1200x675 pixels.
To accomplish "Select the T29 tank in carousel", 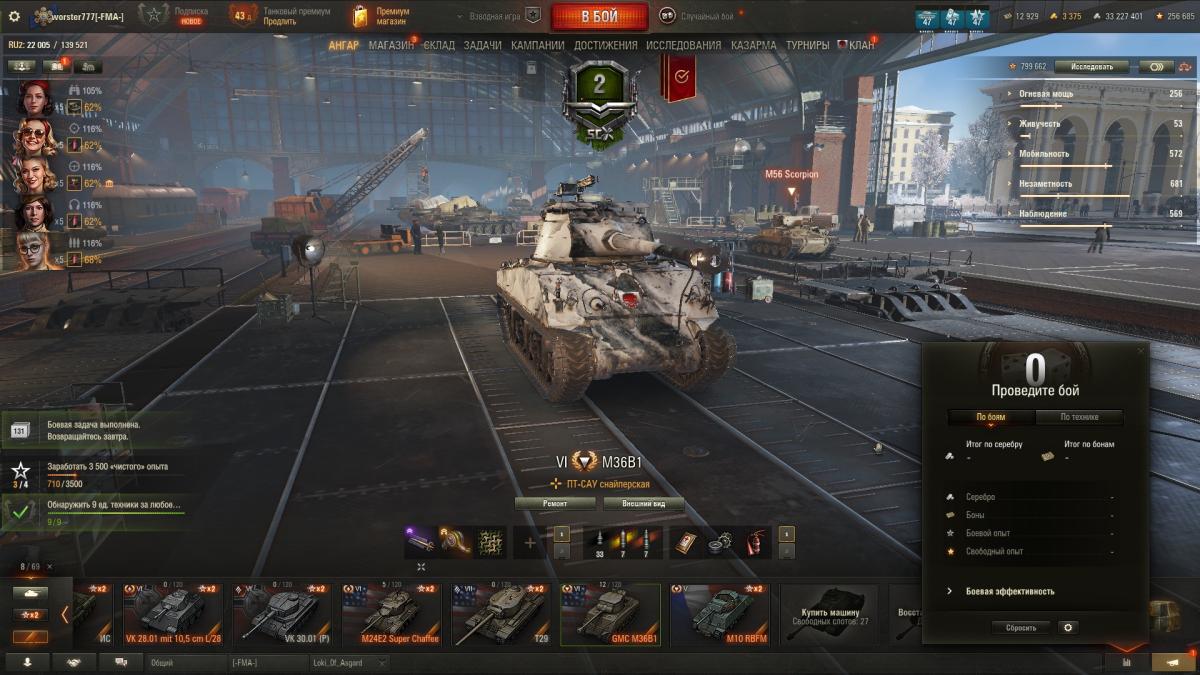I will pos(500,615).
